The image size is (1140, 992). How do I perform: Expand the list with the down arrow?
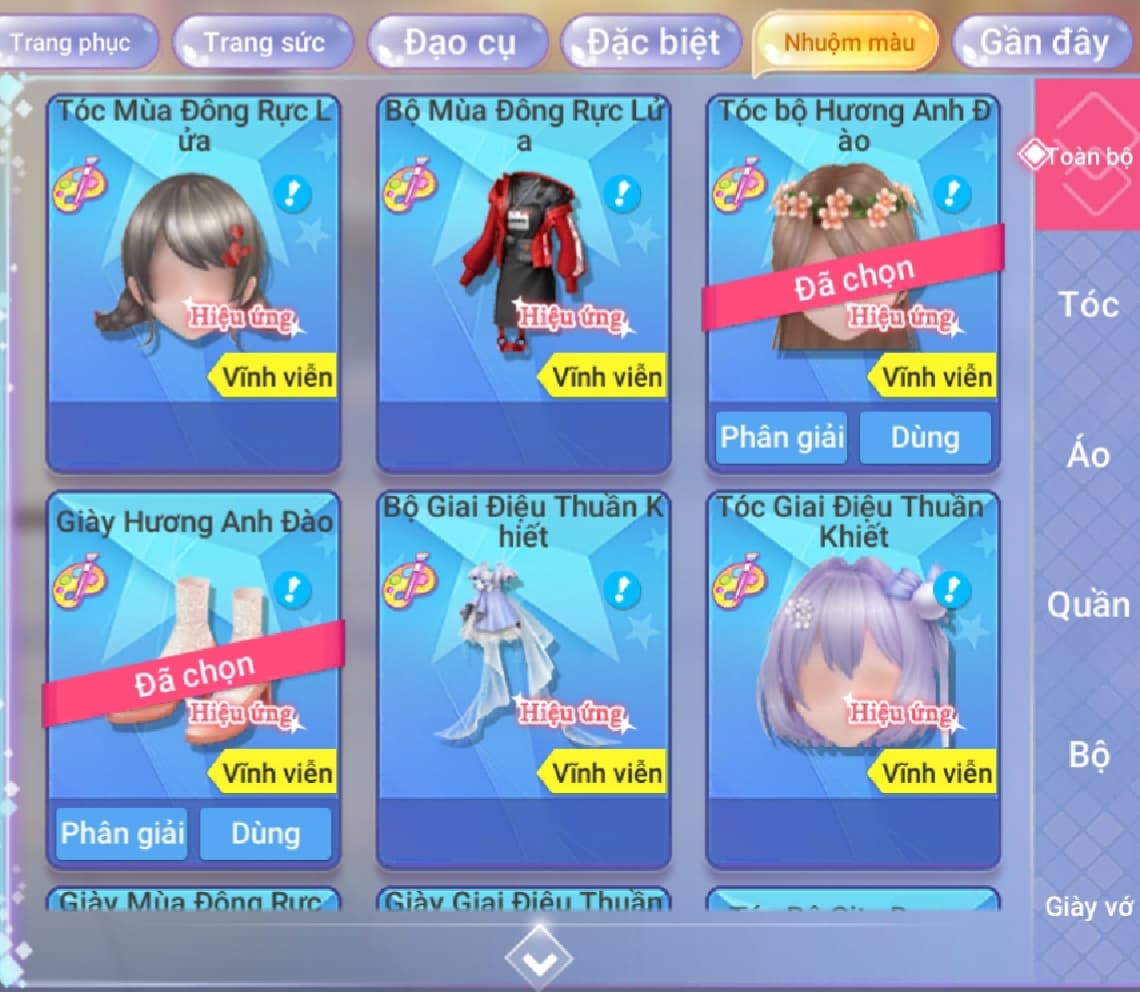[539, 958]
